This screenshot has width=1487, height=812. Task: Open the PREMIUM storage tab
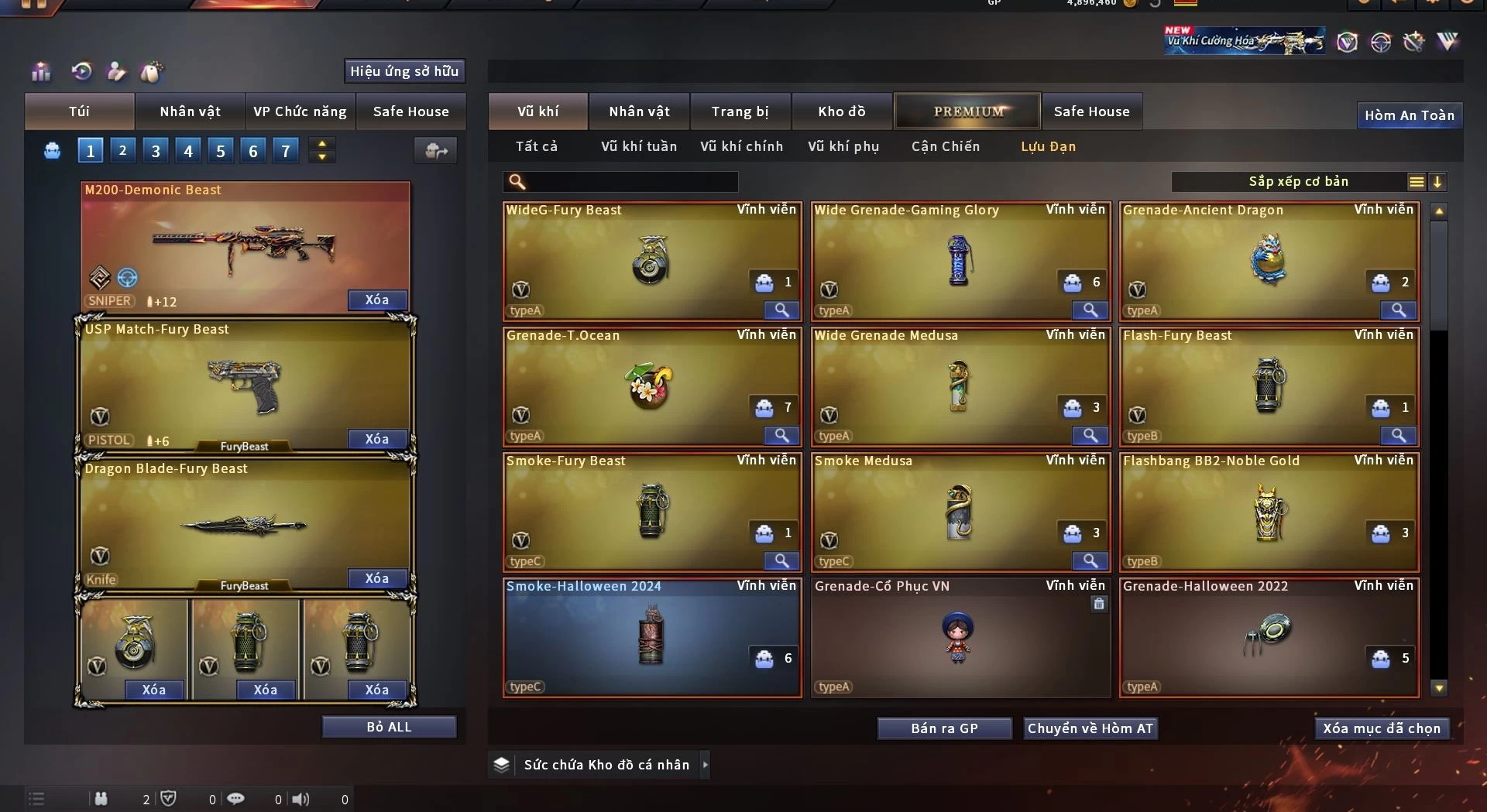tap(967, 111)
